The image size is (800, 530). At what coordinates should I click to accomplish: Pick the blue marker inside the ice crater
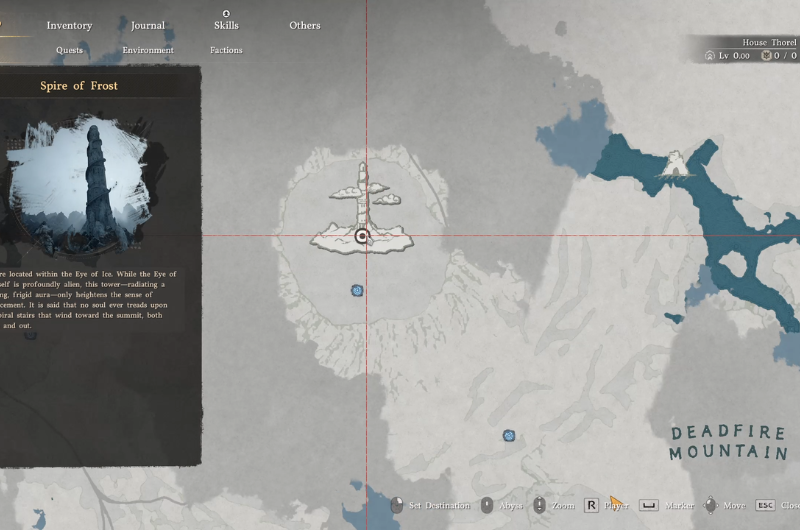point(357,291)
